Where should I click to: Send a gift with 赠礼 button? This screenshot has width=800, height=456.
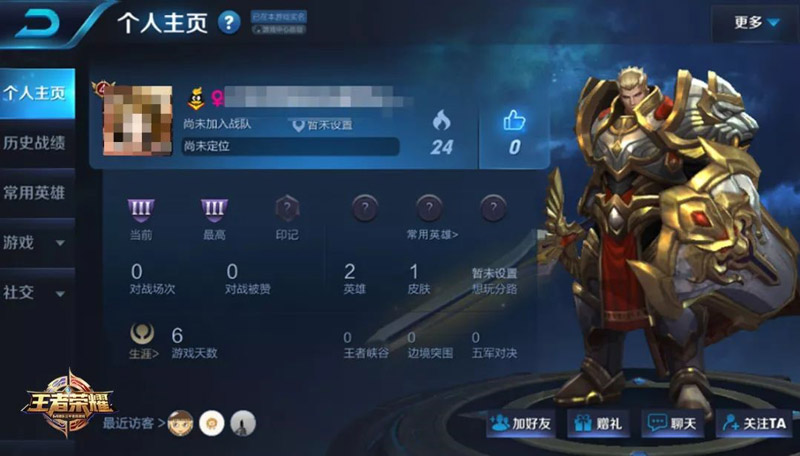(x=600, y=423)
